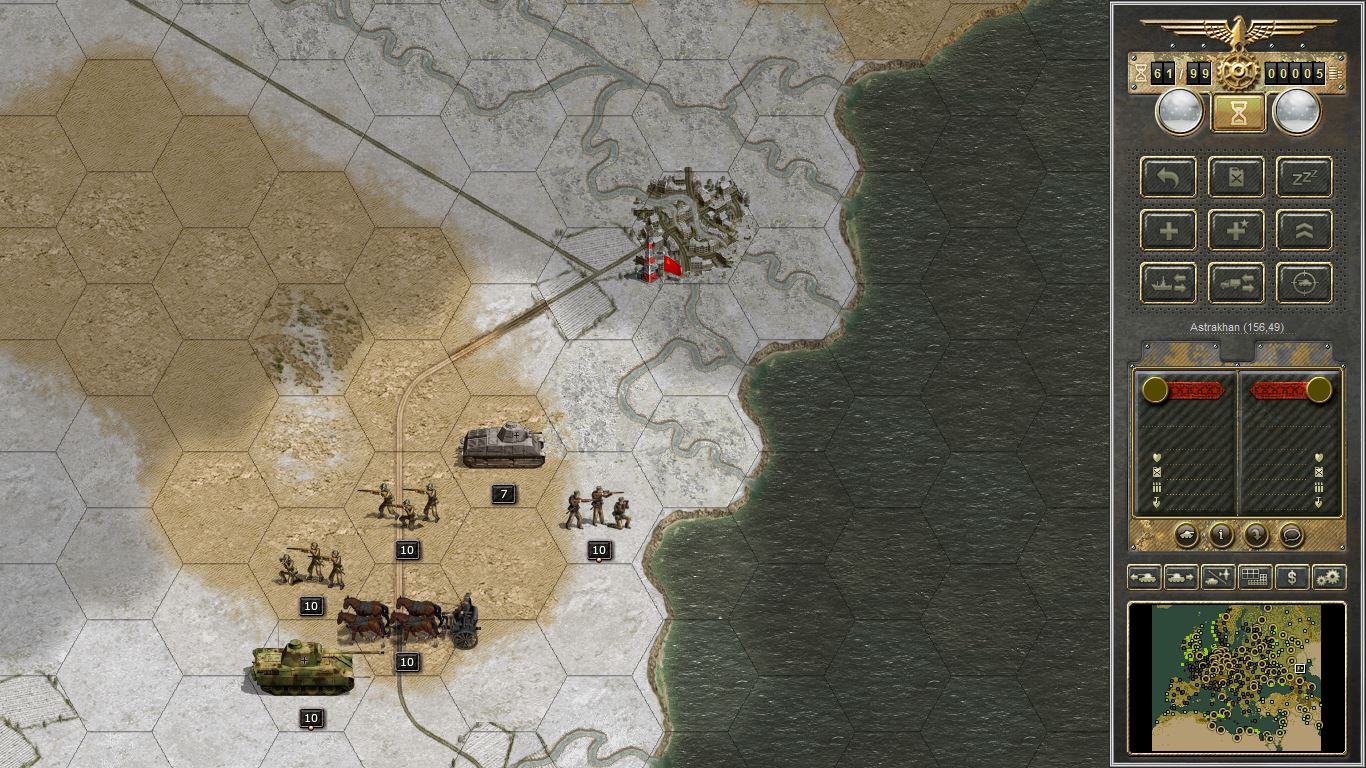
Task: Open the purchase screen dollar button
Action: pyautogui.click(x=1292, y=577)
